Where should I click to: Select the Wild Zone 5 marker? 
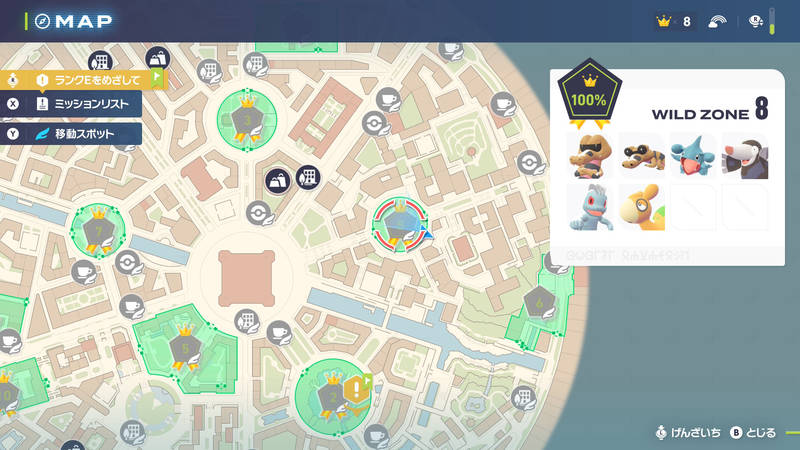[x=184, y=346]
